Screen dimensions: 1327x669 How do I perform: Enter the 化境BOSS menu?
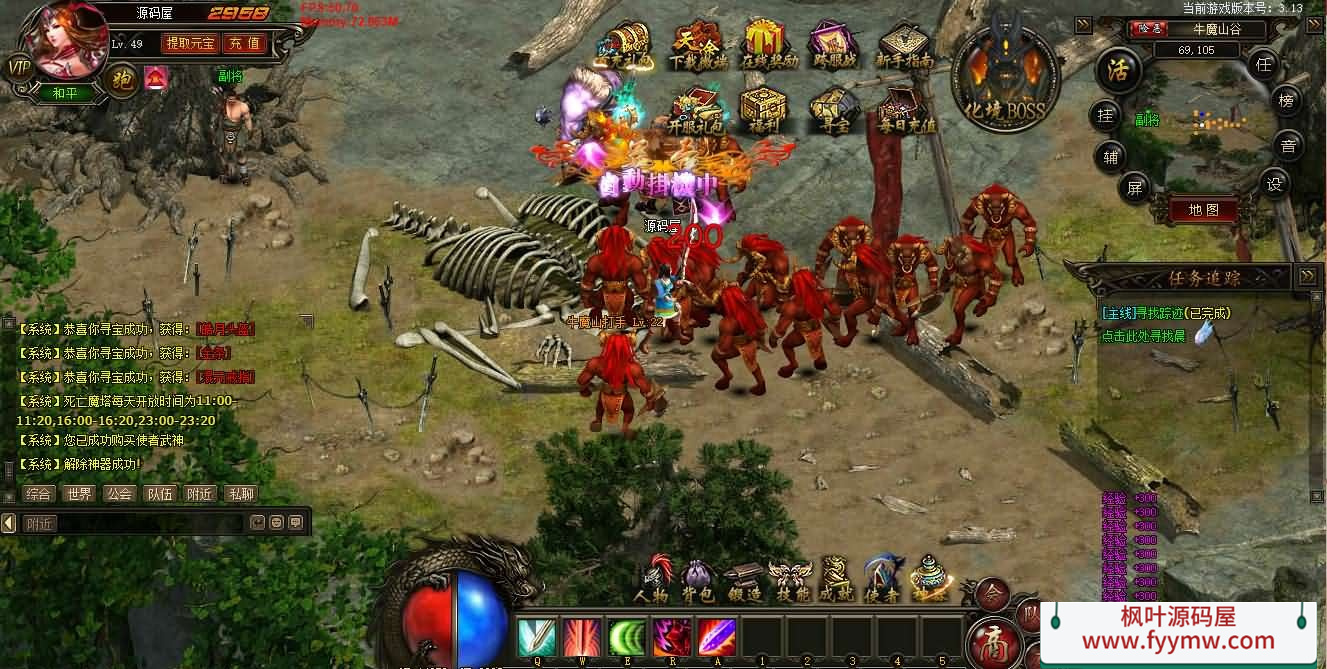[x=1005, y=78]
